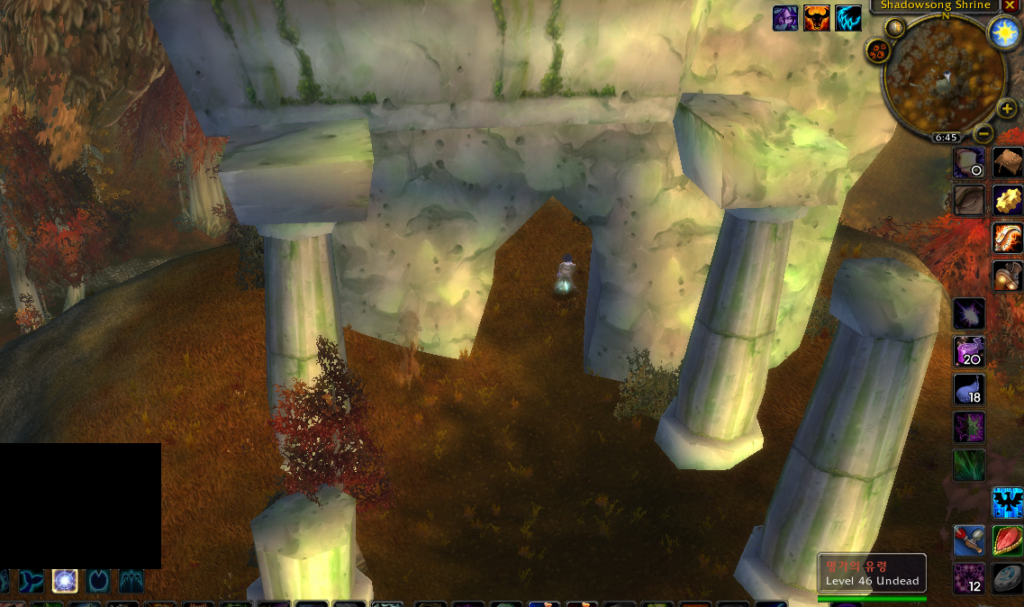Use the blue flask with 18 charges

pyautogui.click(x=968, y=389)
